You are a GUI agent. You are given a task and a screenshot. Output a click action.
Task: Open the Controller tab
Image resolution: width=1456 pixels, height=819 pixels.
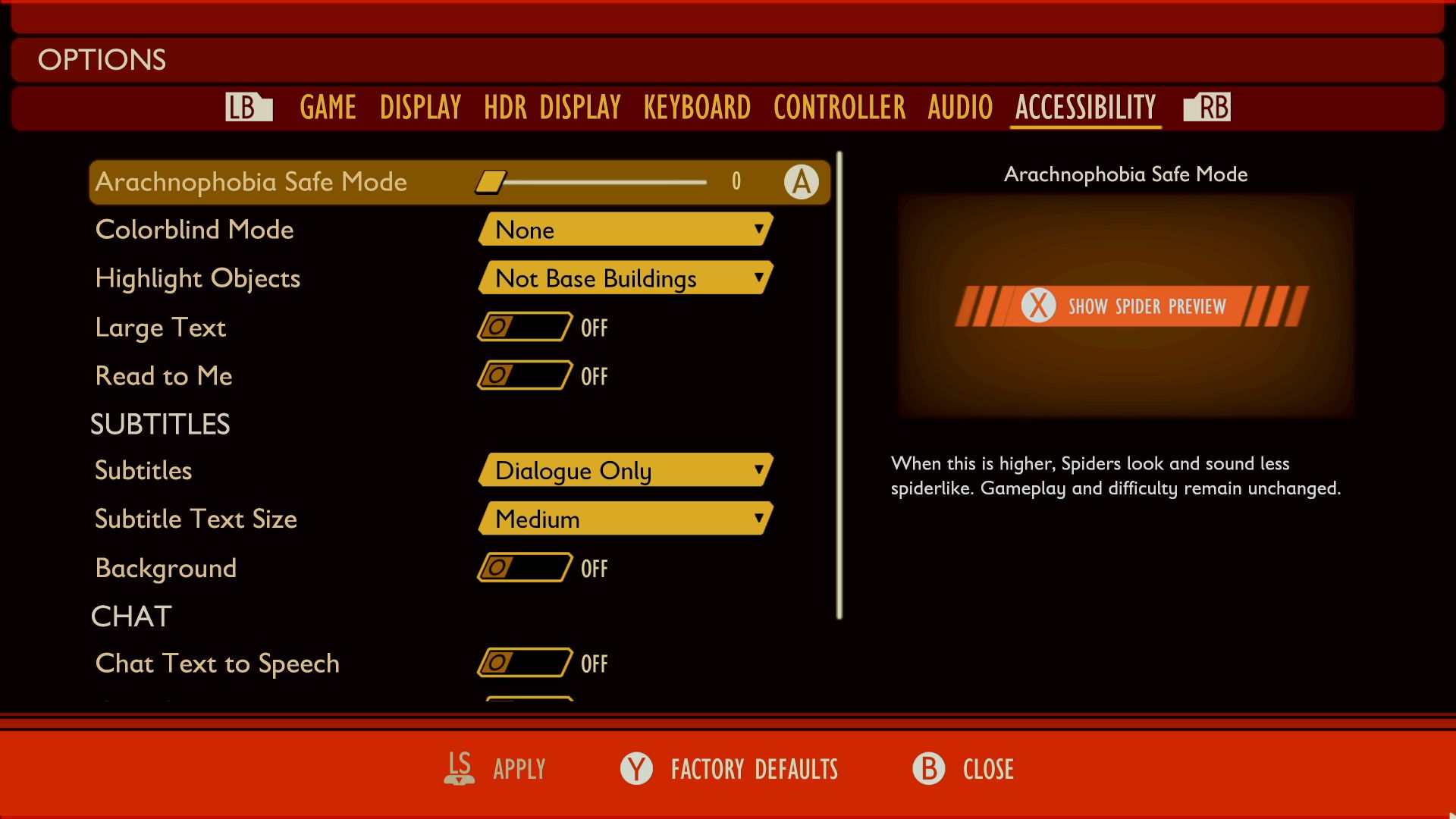point(839,107)
